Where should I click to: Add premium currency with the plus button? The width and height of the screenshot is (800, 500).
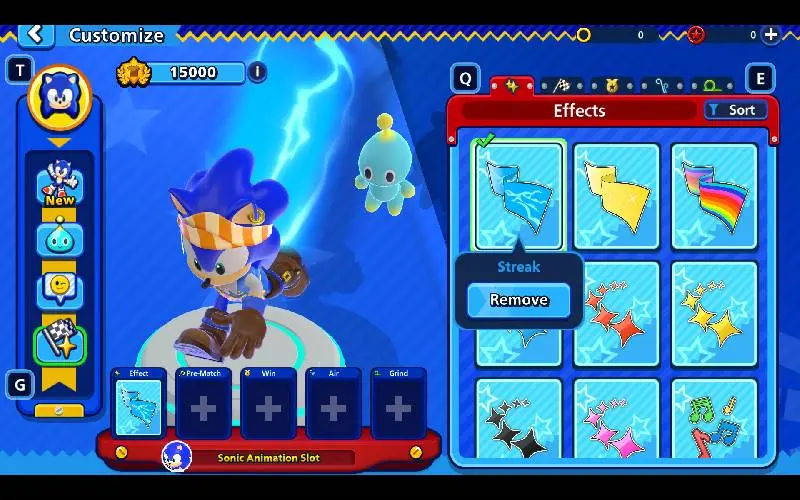(771, 34)
